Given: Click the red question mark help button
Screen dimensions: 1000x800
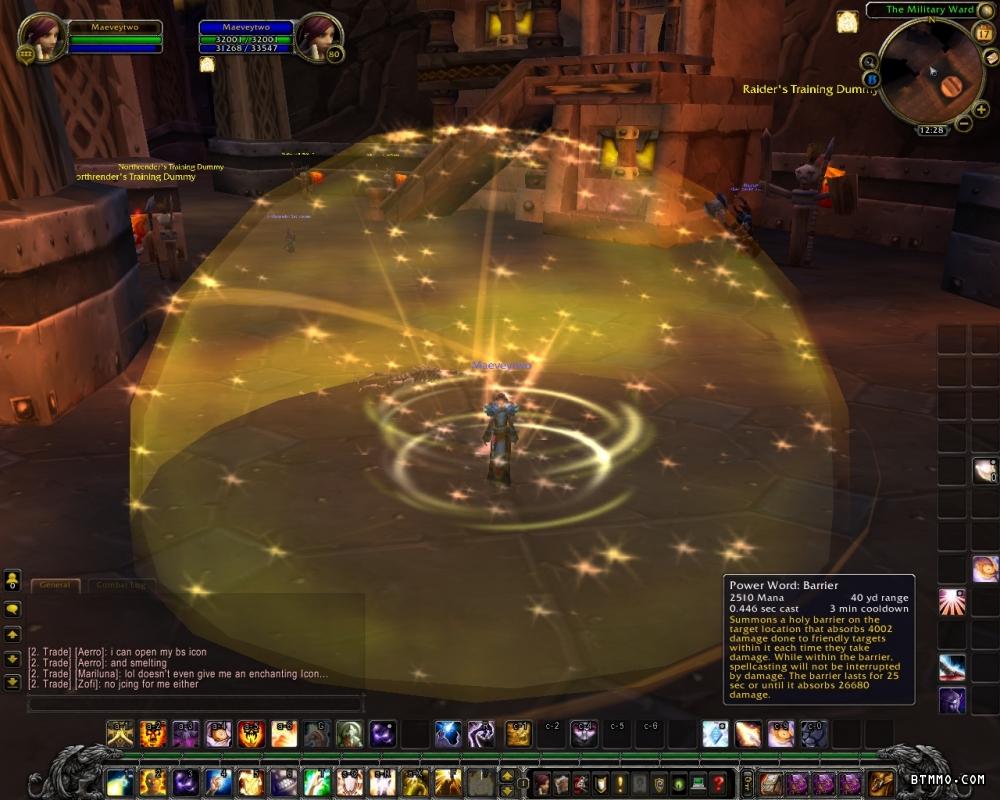Looking at the screenshot, I should pyautogui.click(x=718, y=783).
